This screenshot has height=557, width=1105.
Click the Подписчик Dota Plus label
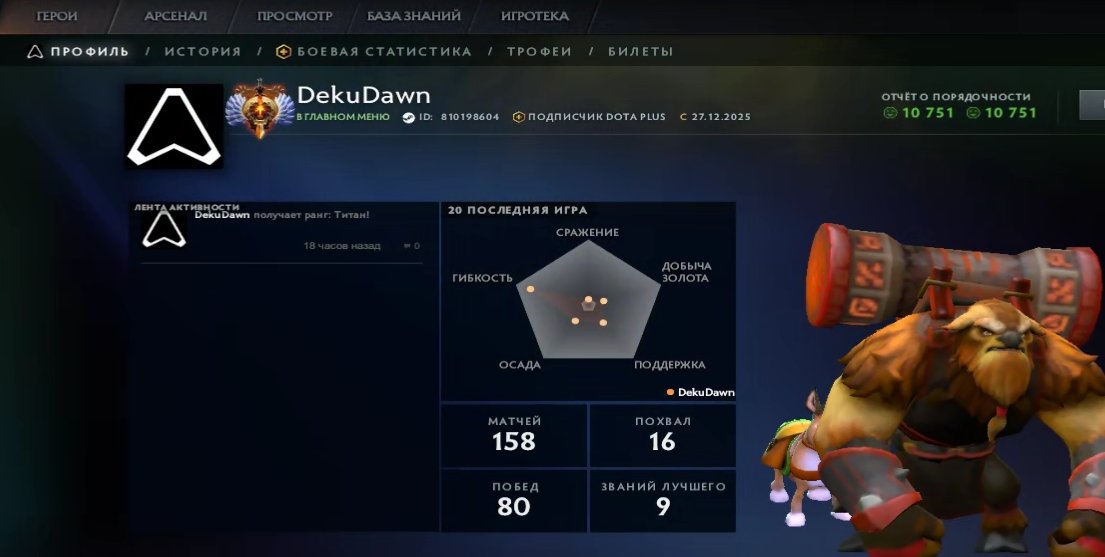pos(596,117)
